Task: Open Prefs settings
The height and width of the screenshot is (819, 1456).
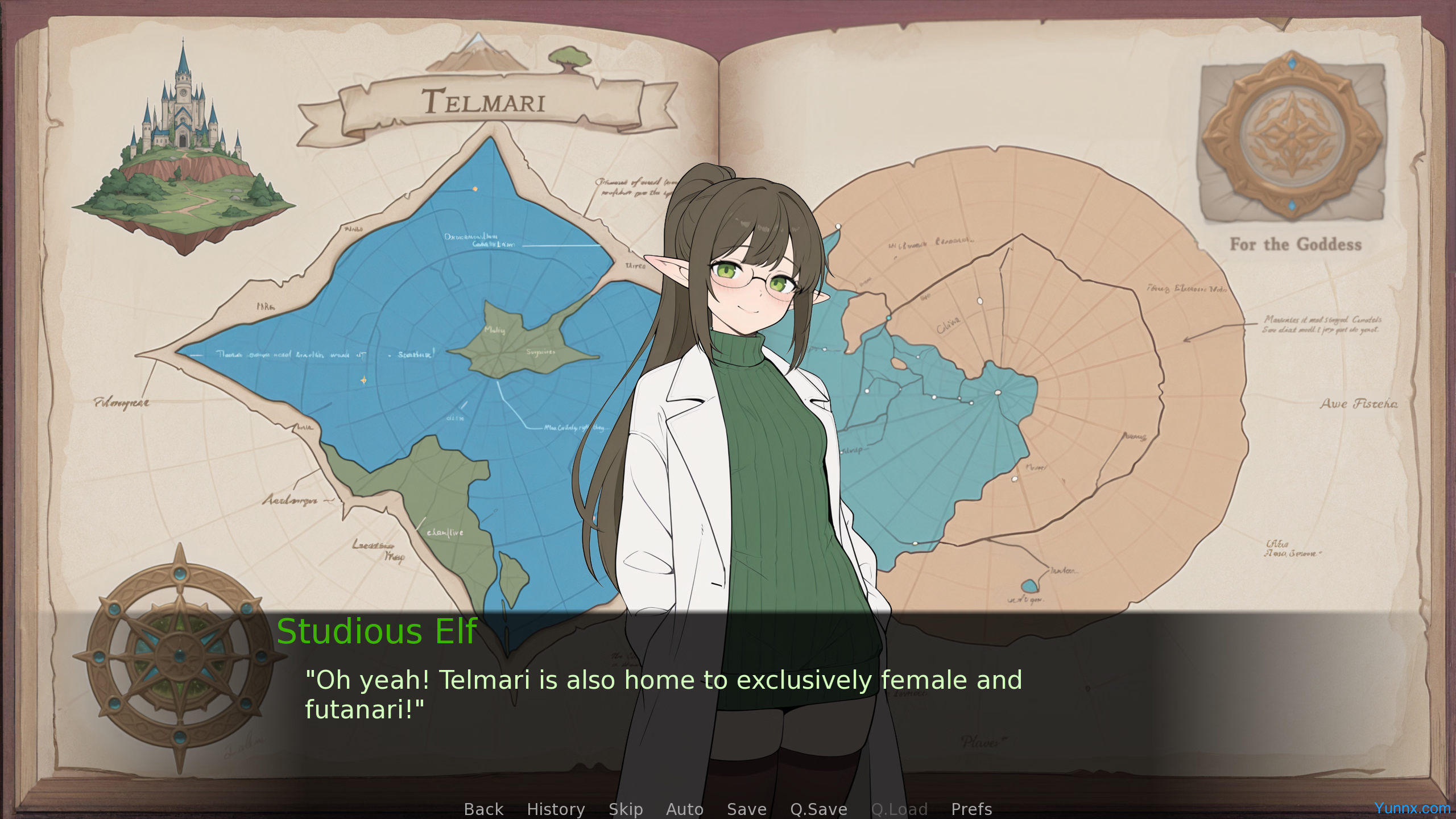Action: click(971, 809)
